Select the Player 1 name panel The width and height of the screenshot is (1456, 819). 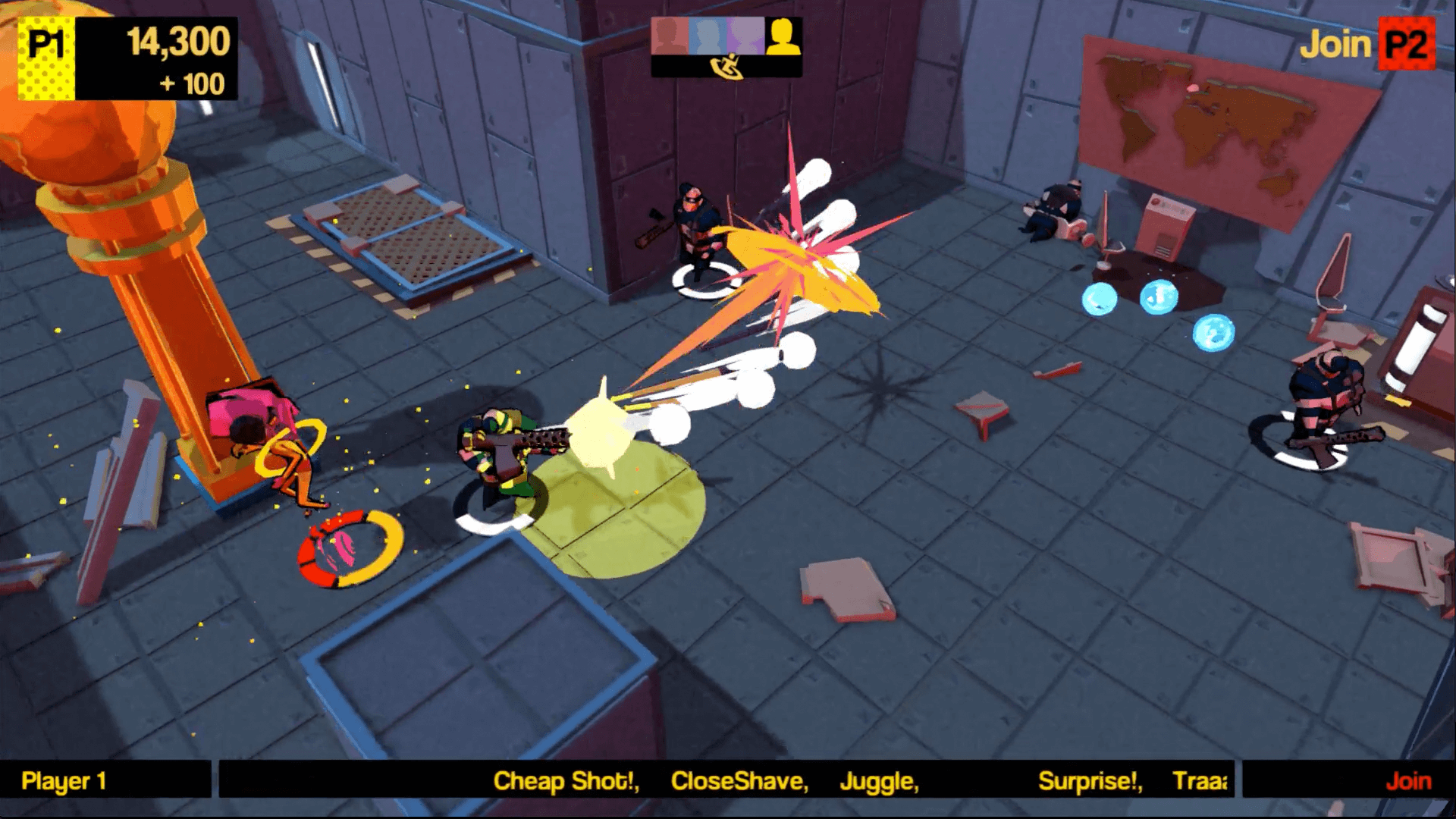pos(105,780)
